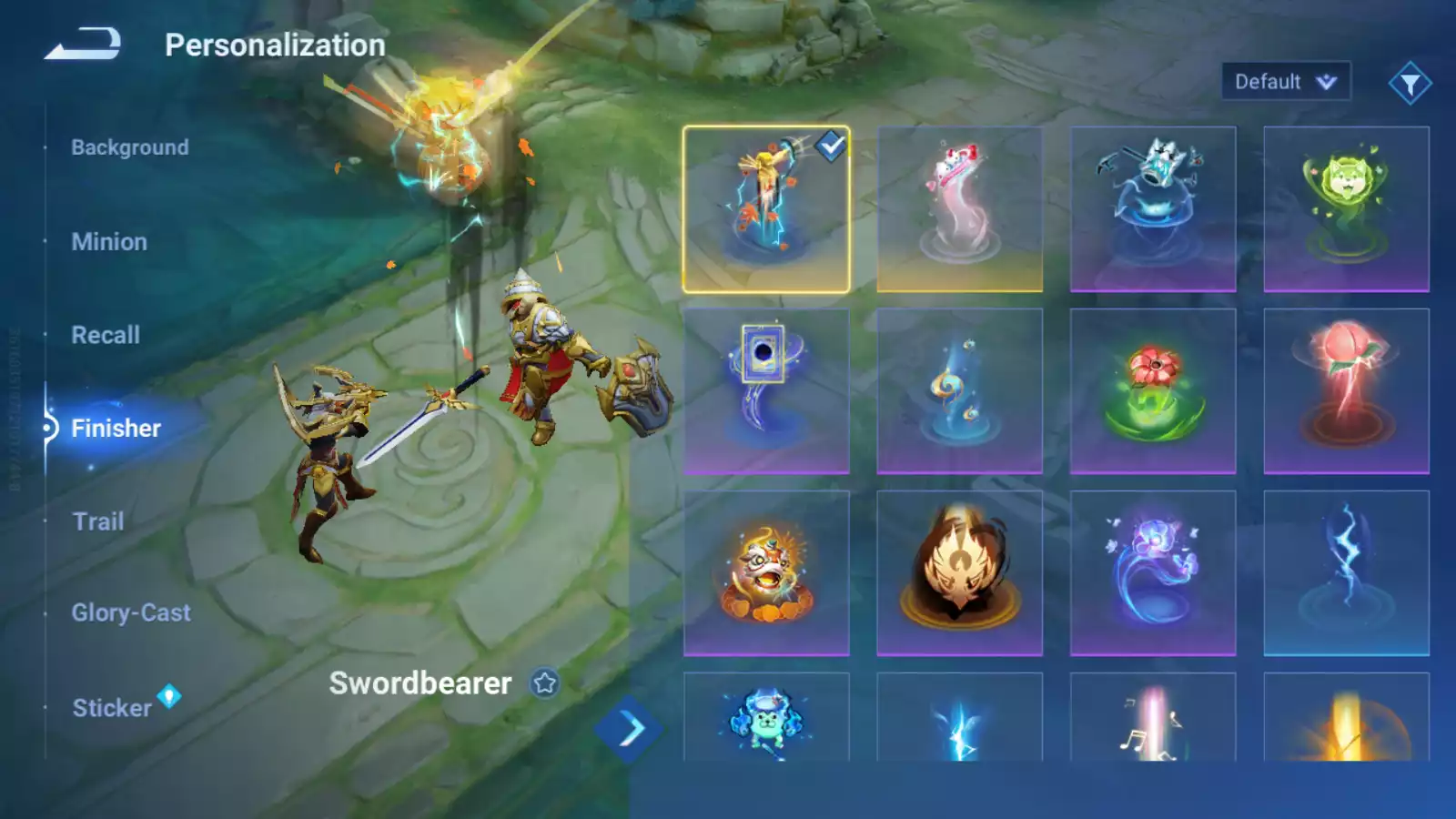Select the purple card finisher

766,391
